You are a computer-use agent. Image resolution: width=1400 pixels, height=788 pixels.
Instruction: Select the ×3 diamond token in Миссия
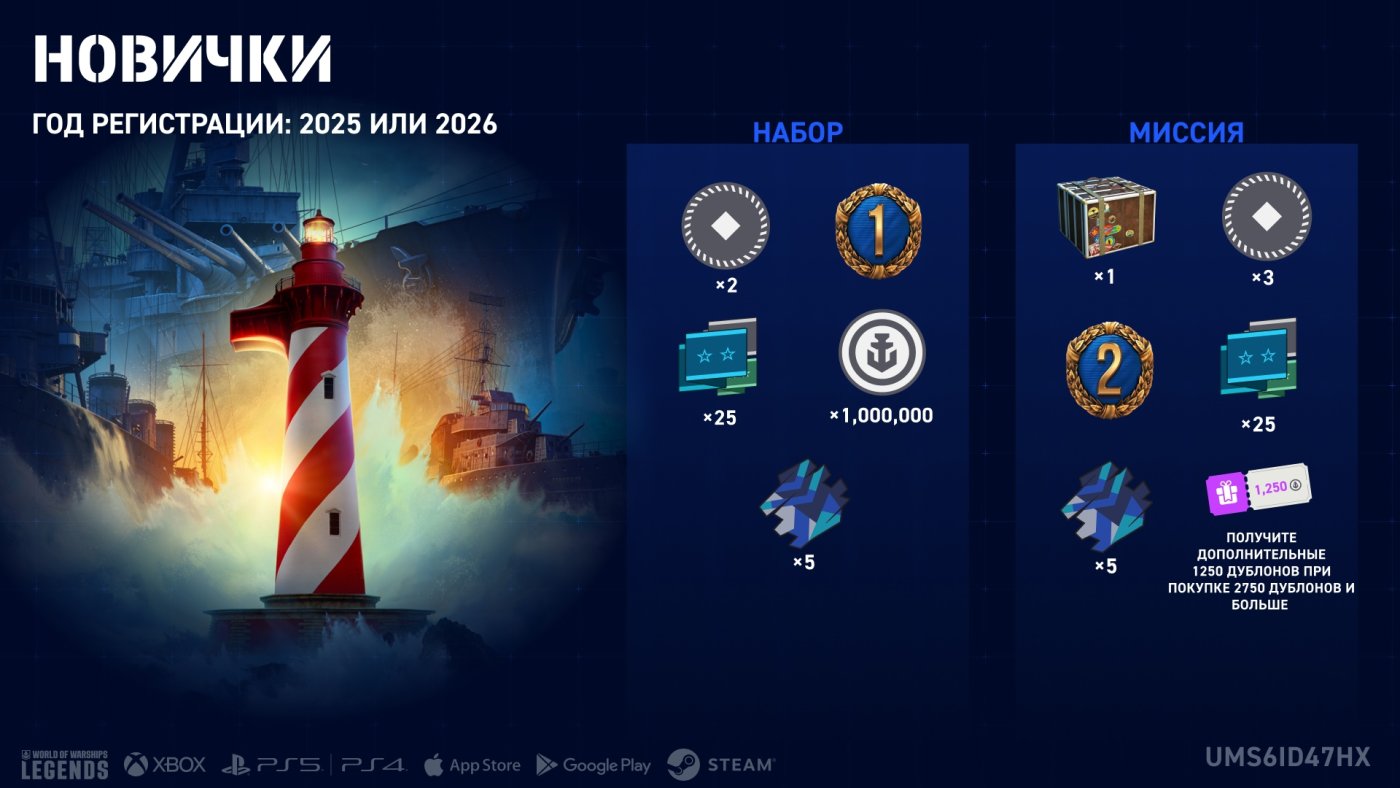click(1267, 217)
